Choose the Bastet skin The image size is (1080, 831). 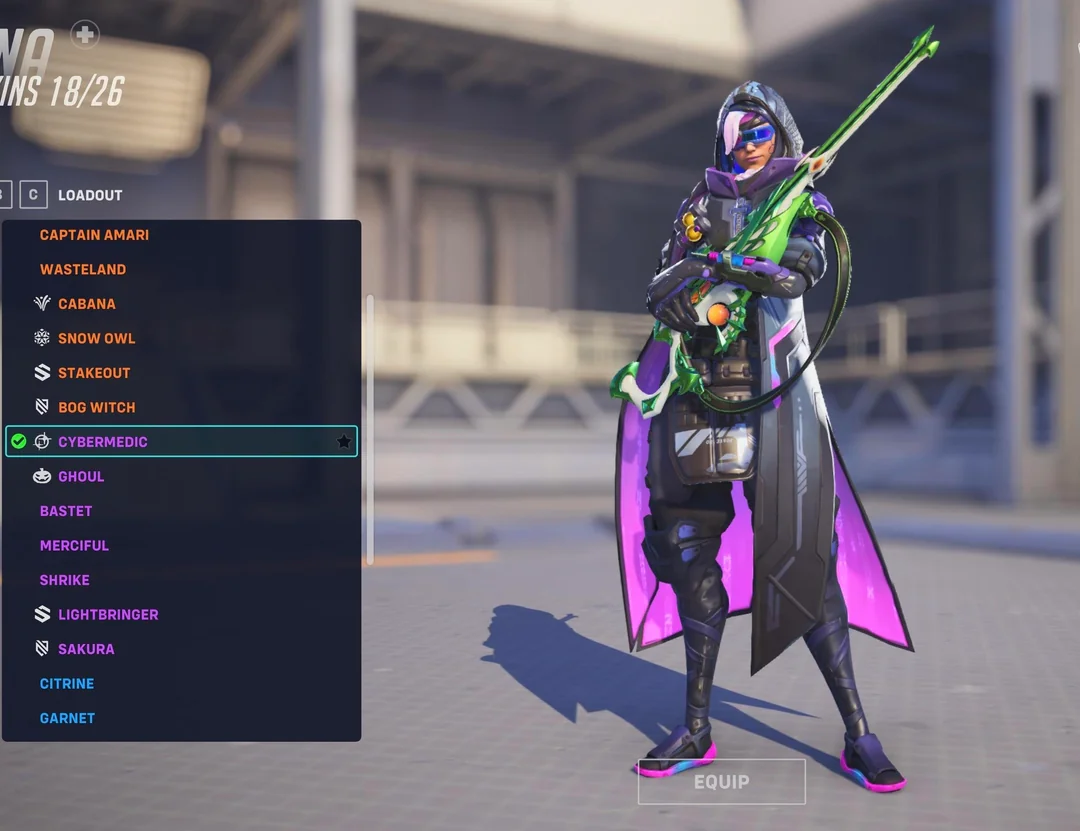pyautogui.click(x=66, y=511)
